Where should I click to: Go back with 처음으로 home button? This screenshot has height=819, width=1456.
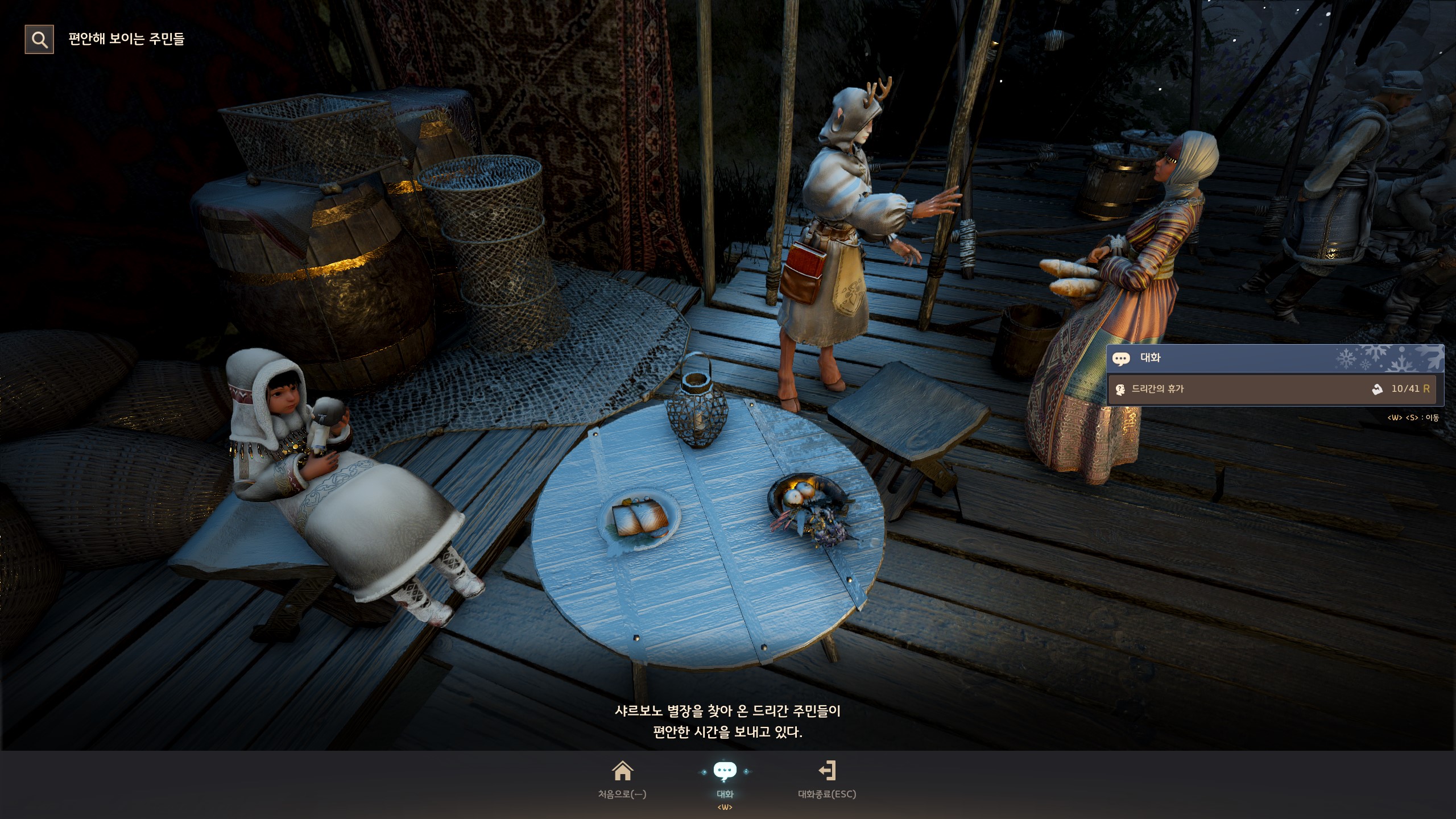tap(622, 779)
